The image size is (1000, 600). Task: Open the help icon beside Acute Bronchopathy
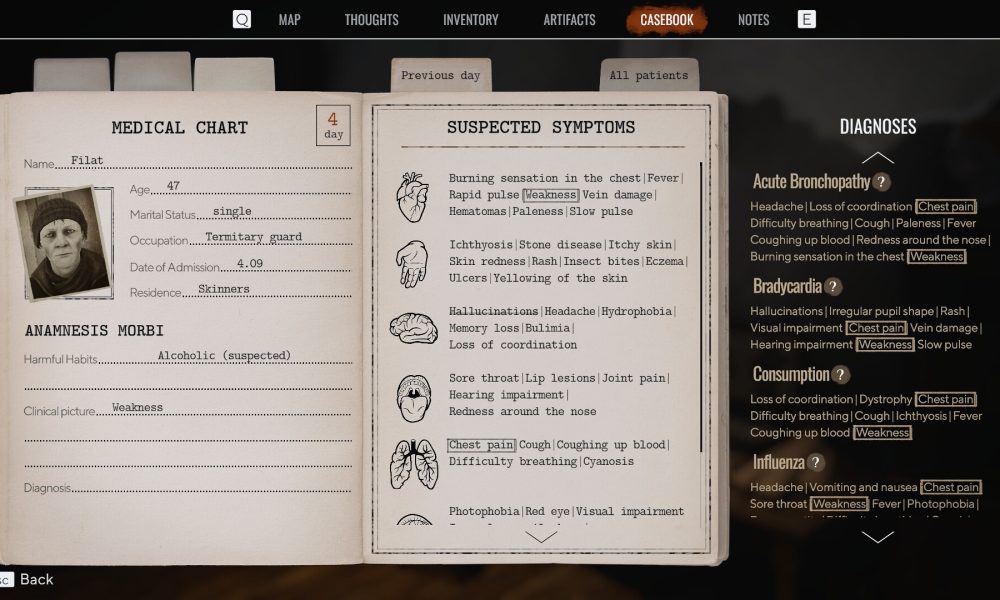coord(881,182)
